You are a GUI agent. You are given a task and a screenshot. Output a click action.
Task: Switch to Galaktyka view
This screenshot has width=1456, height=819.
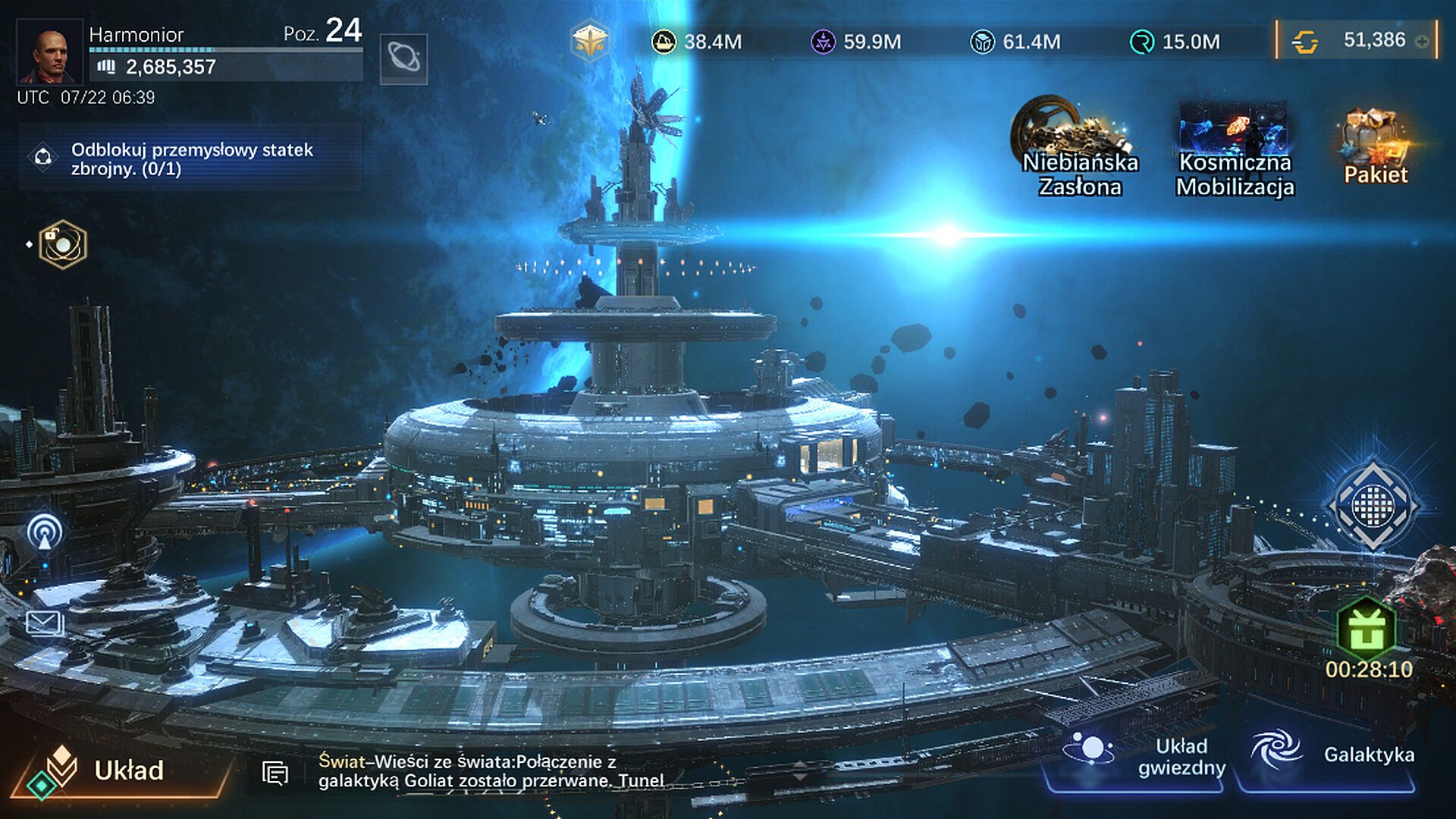point(1331,755)
